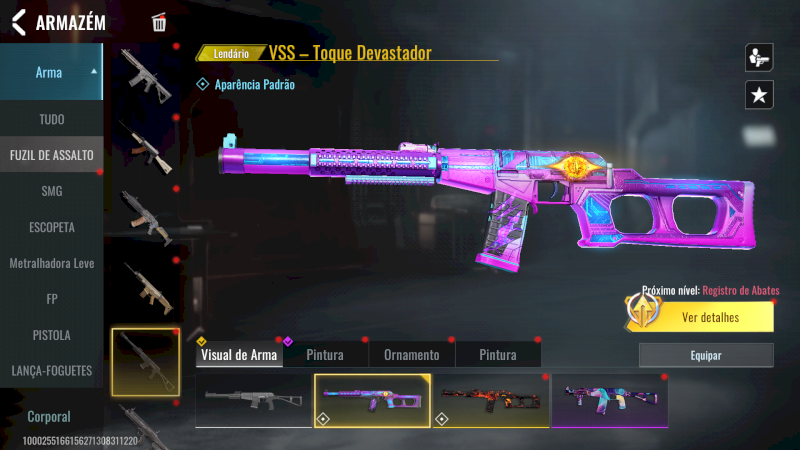Click the Ver detalhes button
Viewport: 800px width, 450px height.
click(710, 318)
